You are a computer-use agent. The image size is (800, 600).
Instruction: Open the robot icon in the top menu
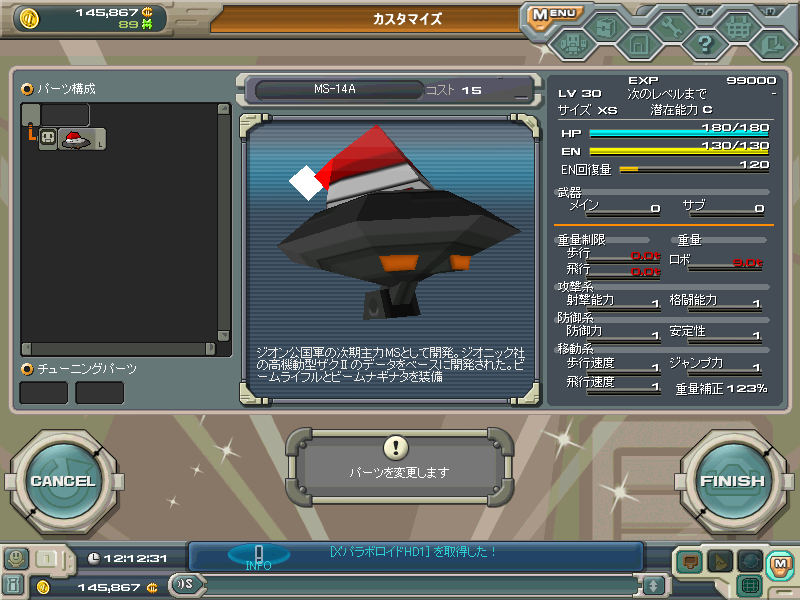pos(572,44)
